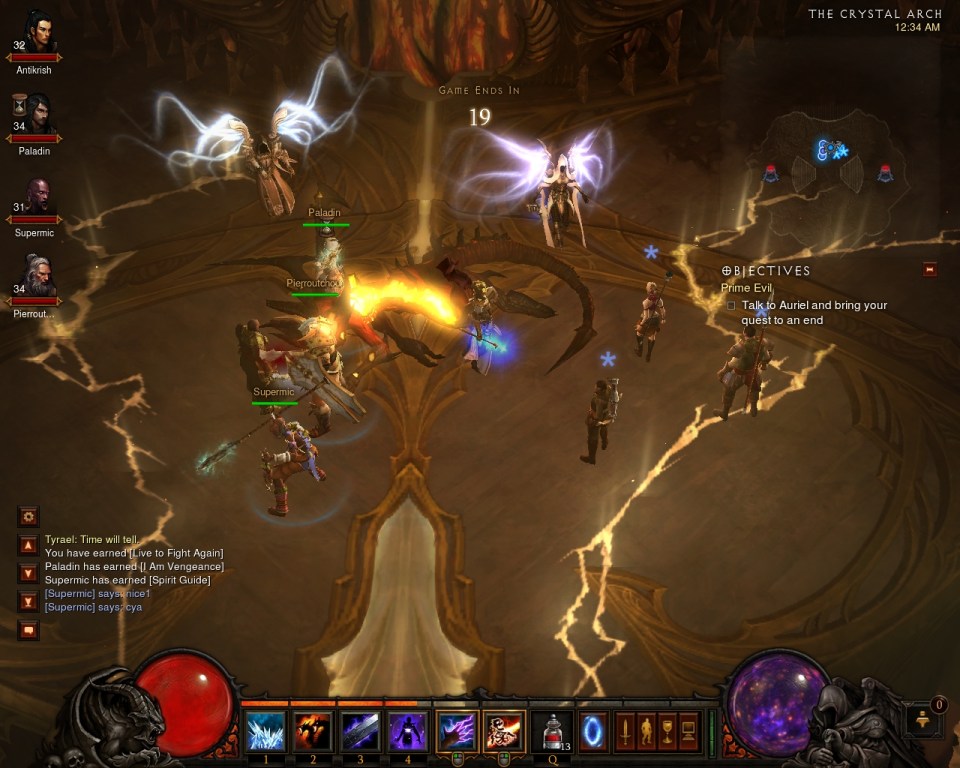Open the chat speech bubble button
The height and width of the screenshot is (768, 960).
point(29,630)
